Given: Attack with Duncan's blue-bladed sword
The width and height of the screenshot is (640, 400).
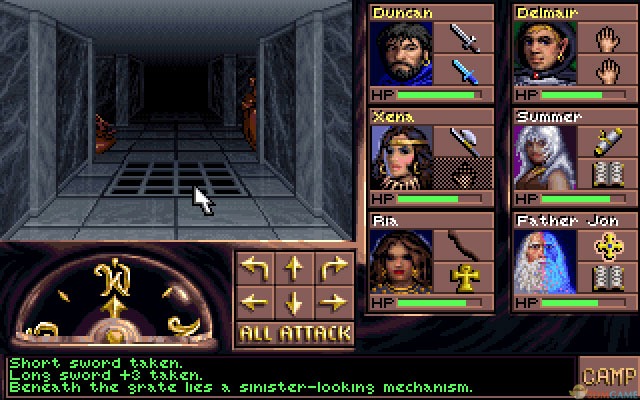Looking at the screenshot, I should [x=465, y=71].
